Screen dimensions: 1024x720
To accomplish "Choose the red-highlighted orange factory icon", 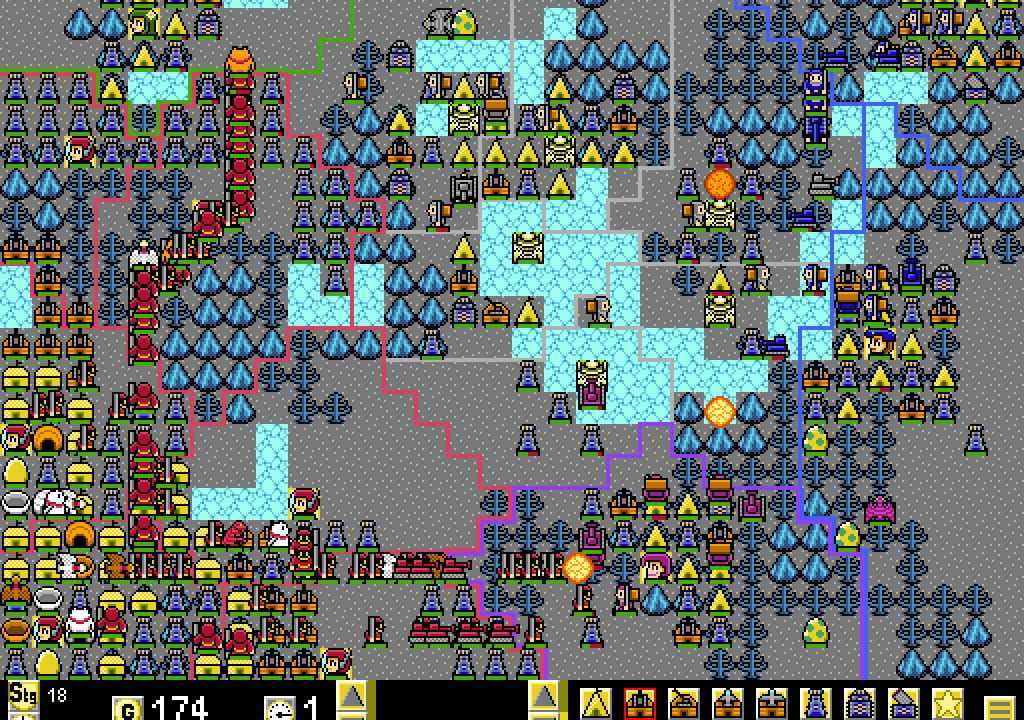I will (640, 702).
